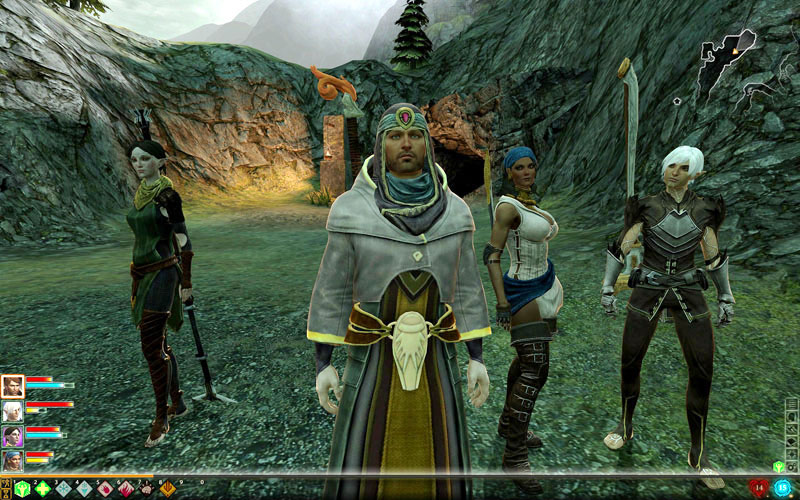Select the brown-haired party leader portrait
800x500 pixels.
[12, 386]
